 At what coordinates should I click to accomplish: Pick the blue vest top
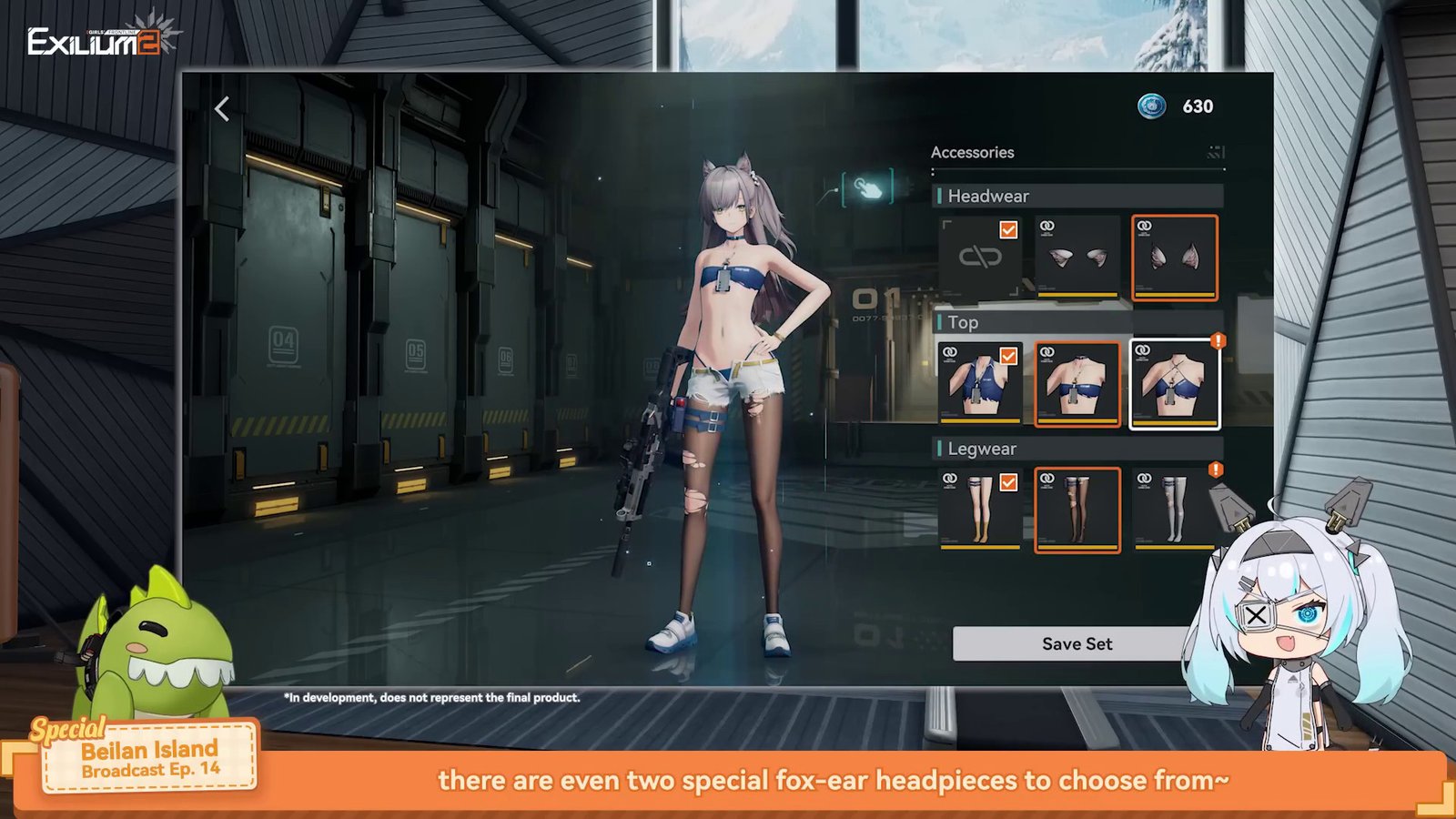tap(980, 383)
